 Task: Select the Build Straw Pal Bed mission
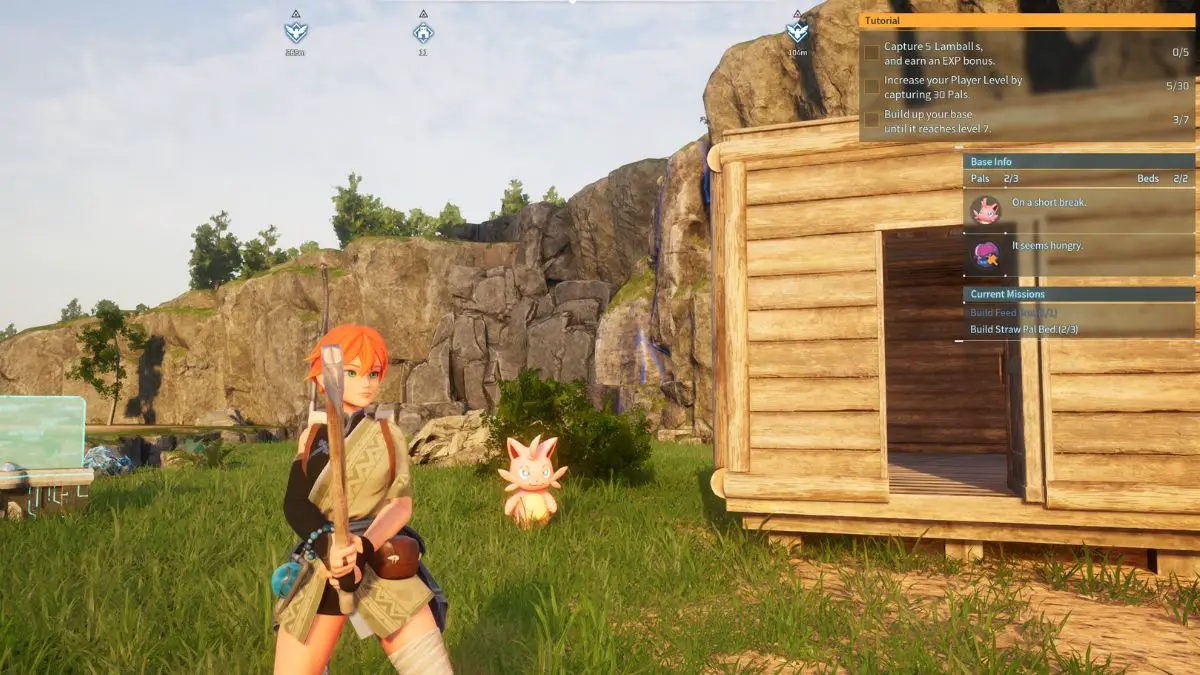click(x=1024, y=329)
